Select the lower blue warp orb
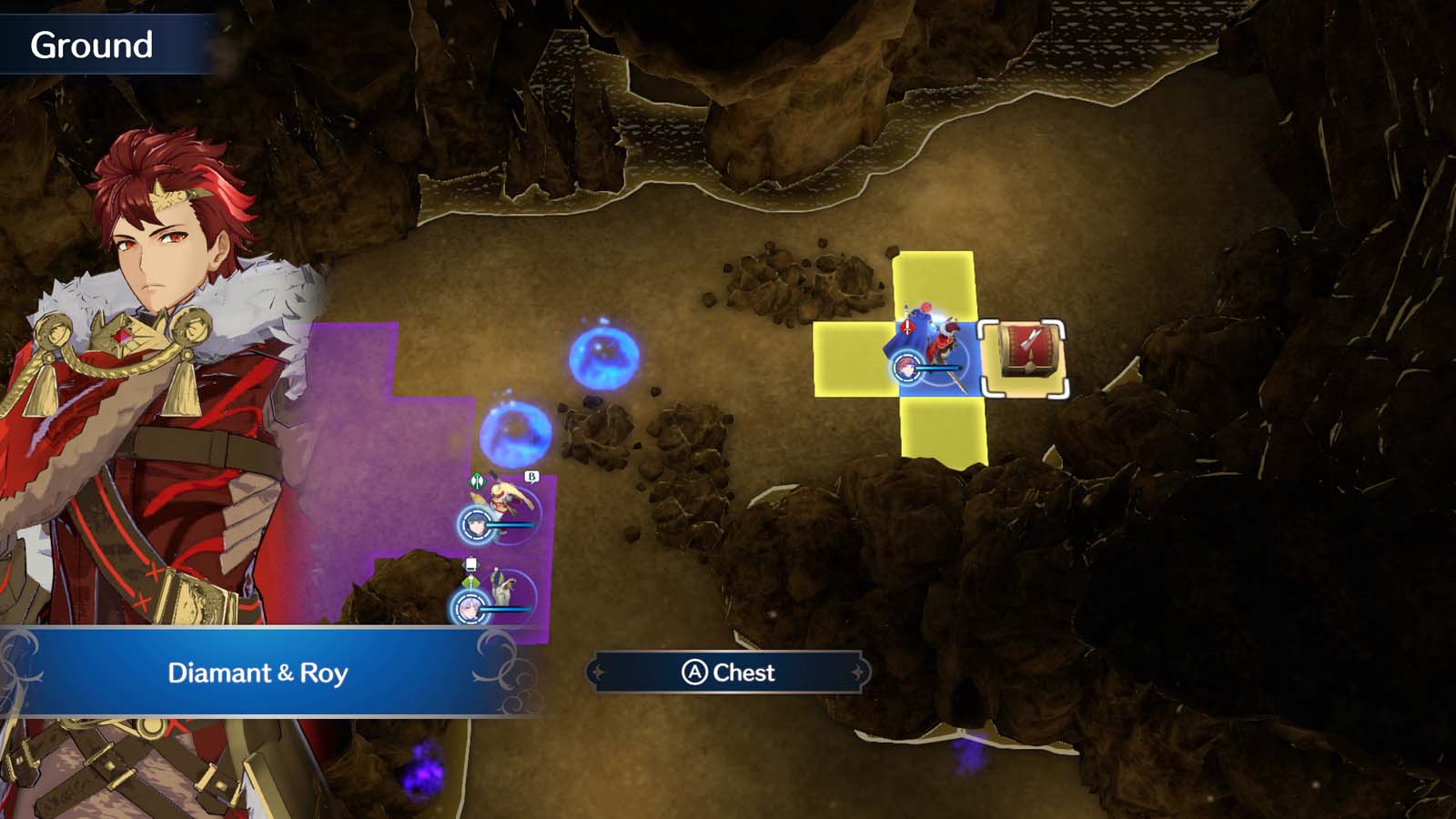Viewport: 1456px width, 819px height. [x=514, y=435]
